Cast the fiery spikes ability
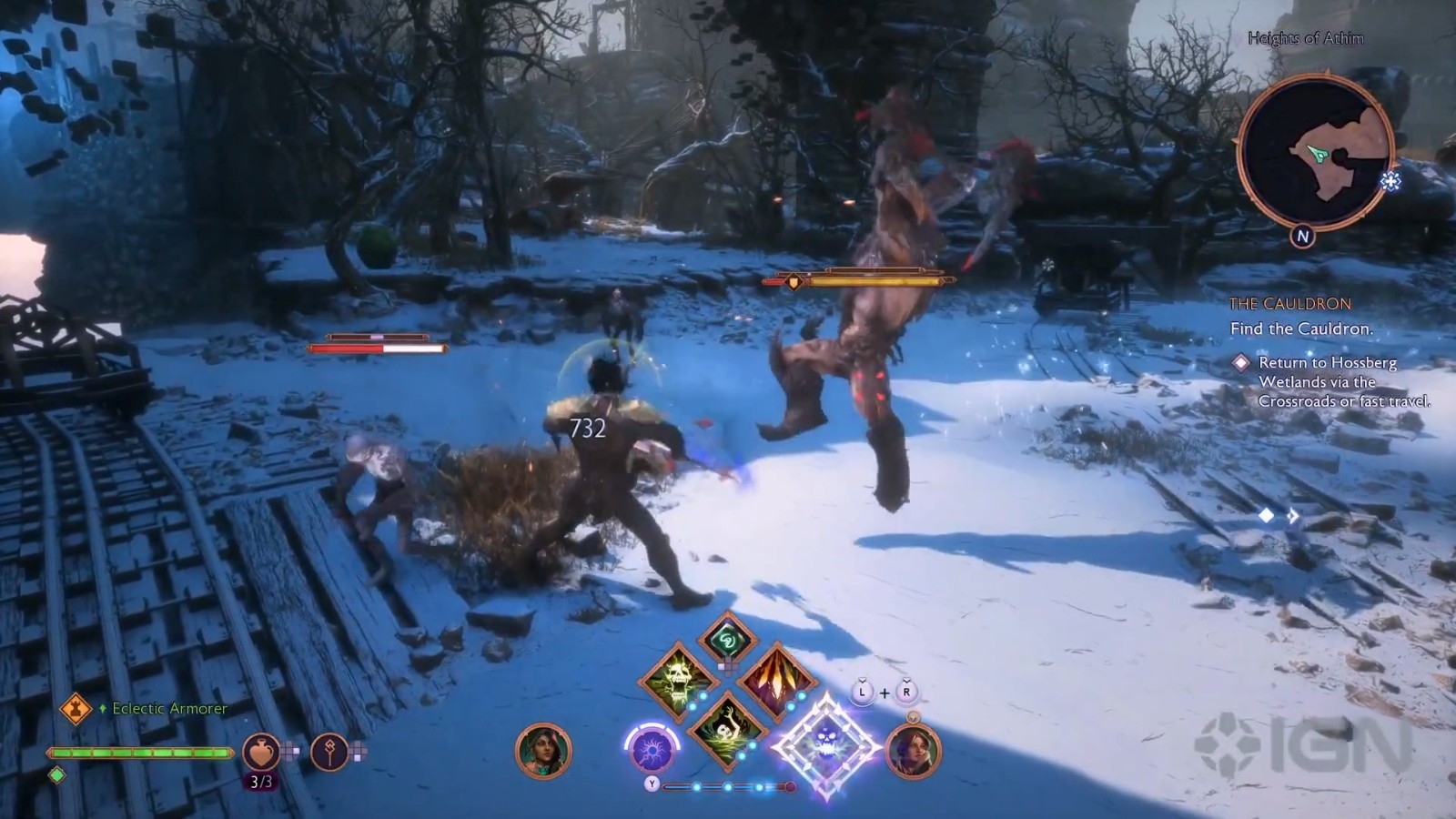Viewport: 1456px width, 819px height. [x=774, y=680]
